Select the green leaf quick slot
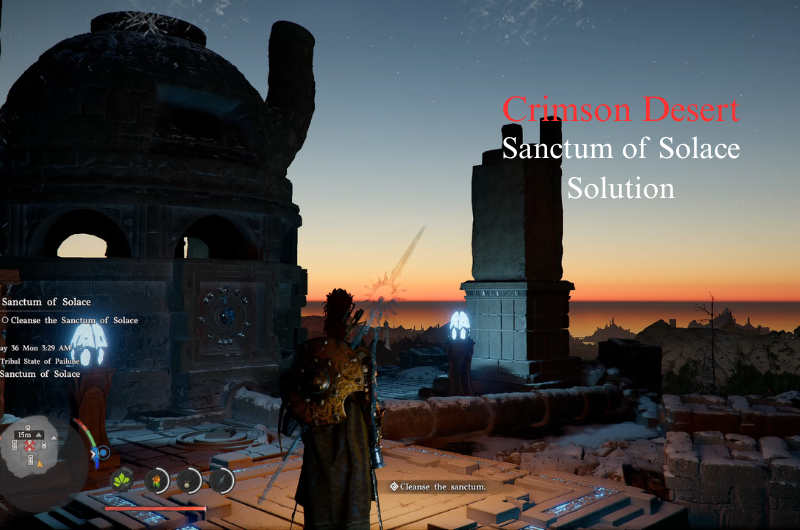800x530 pixels. point(123,480)
